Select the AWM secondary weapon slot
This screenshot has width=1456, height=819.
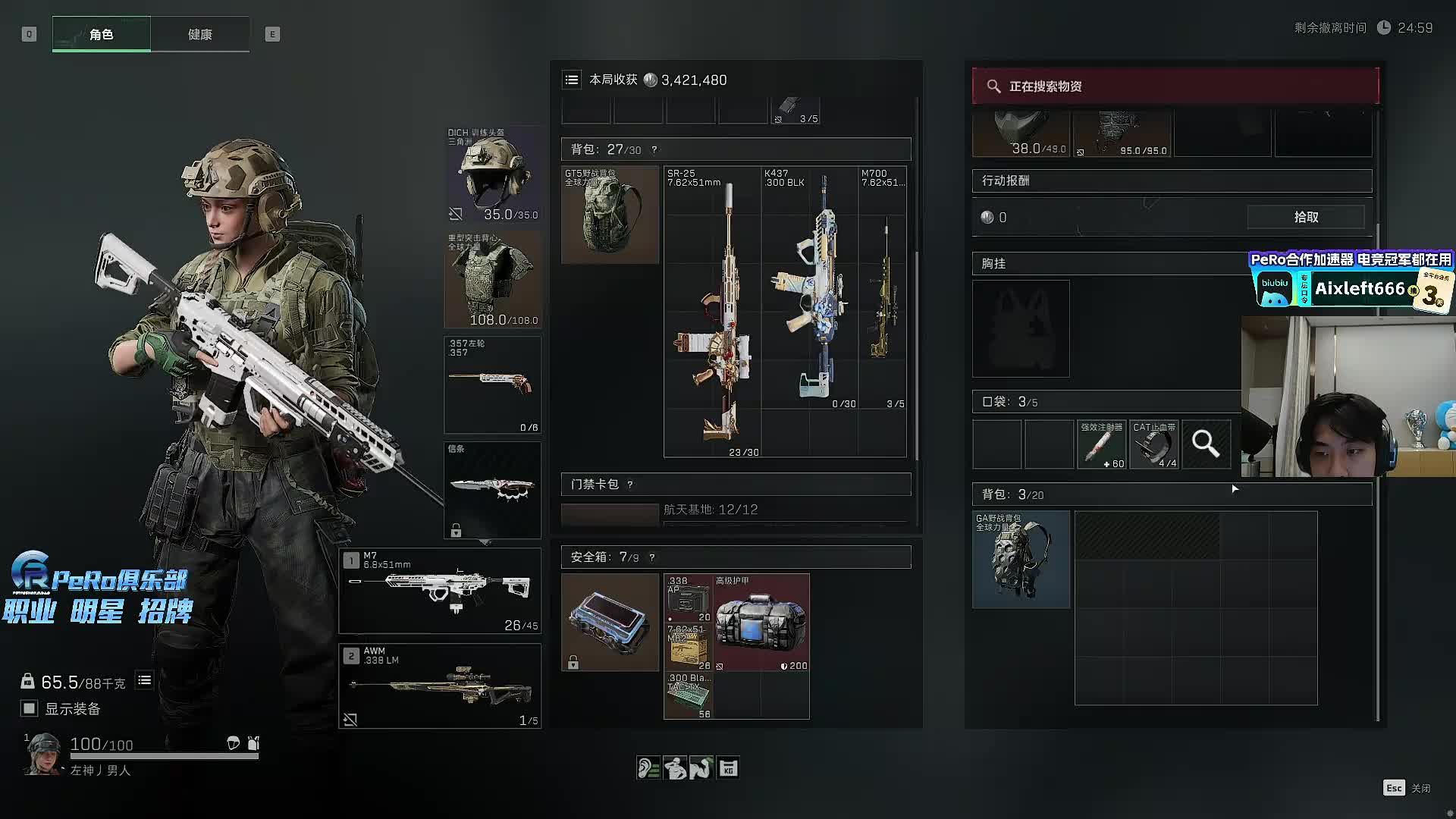tap(440, 686)
